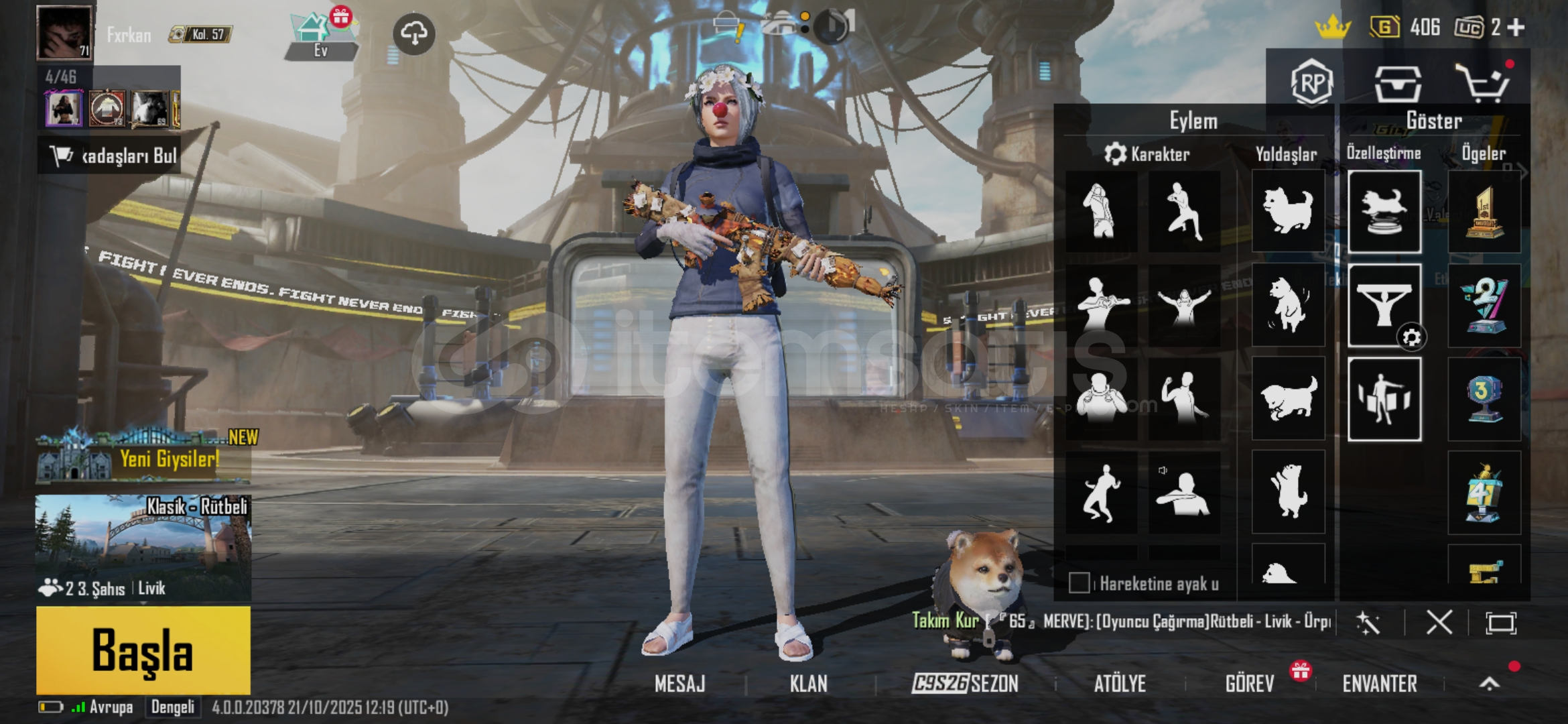1568x724 pixels.
Task: Switch to the Ögeler tab
Action: 1484,154
